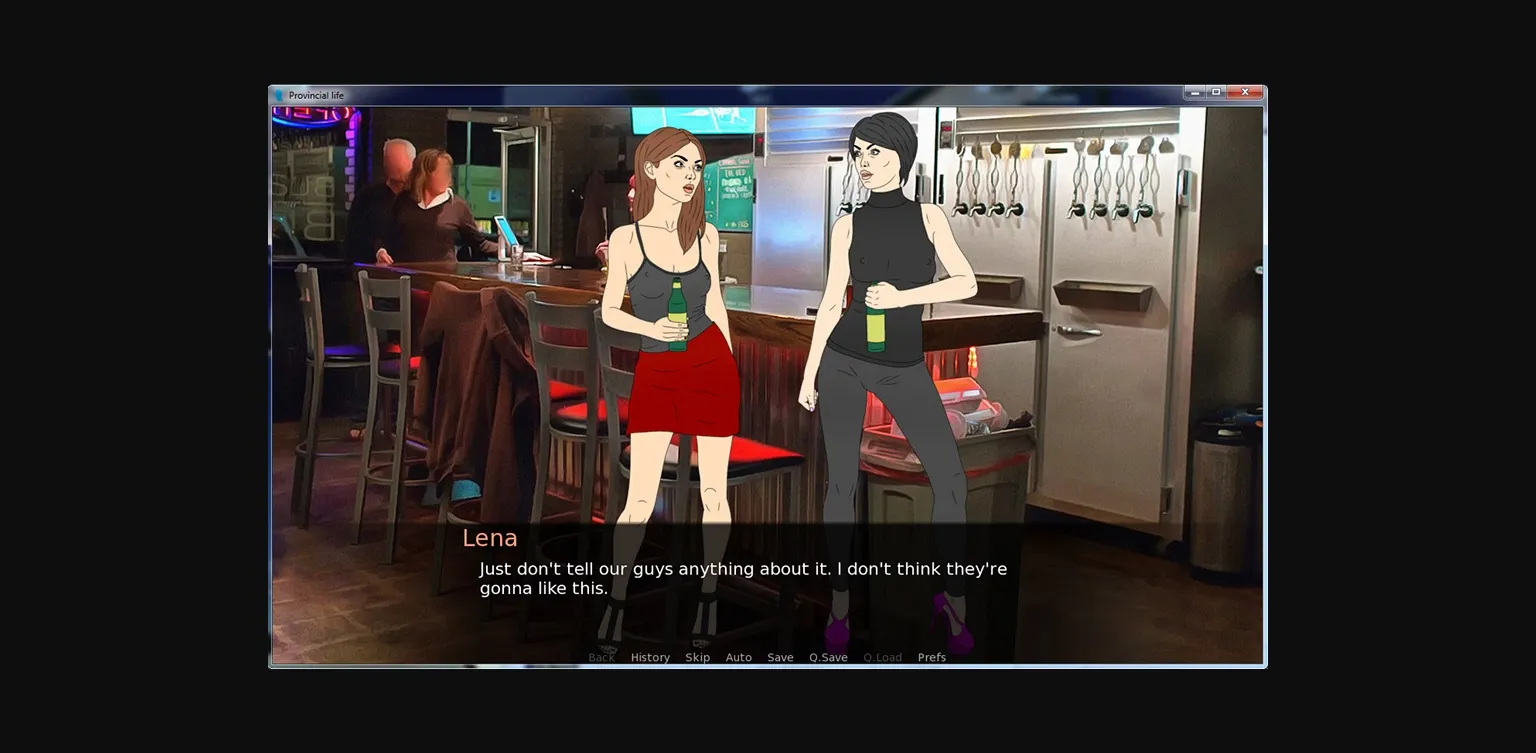This screenshot has height=753, width=1536.
Task: Click the dialogue text to continue the story
Action: pos(742,578)
